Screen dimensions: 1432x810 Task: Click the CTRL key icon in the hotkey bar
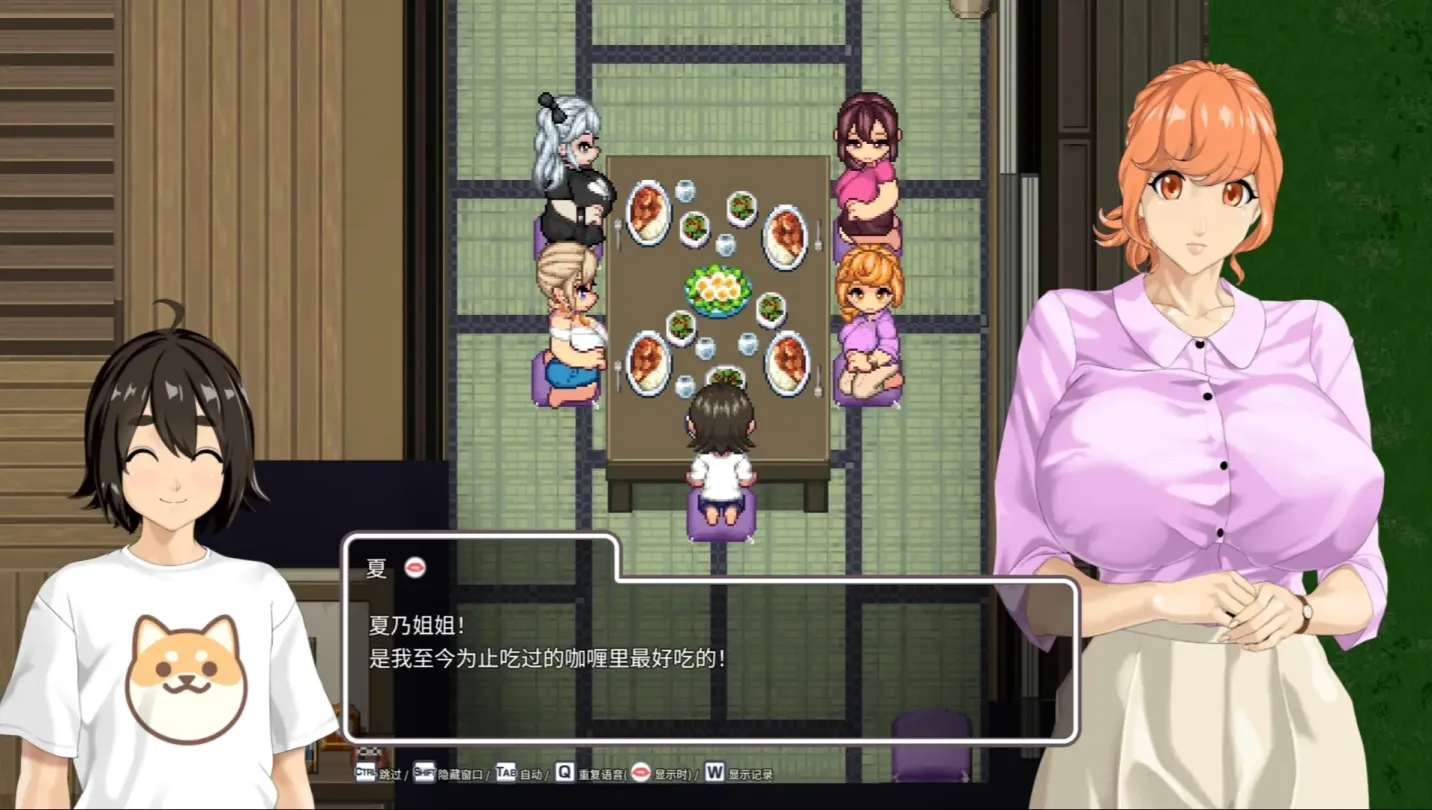click(x=366, y=771)
